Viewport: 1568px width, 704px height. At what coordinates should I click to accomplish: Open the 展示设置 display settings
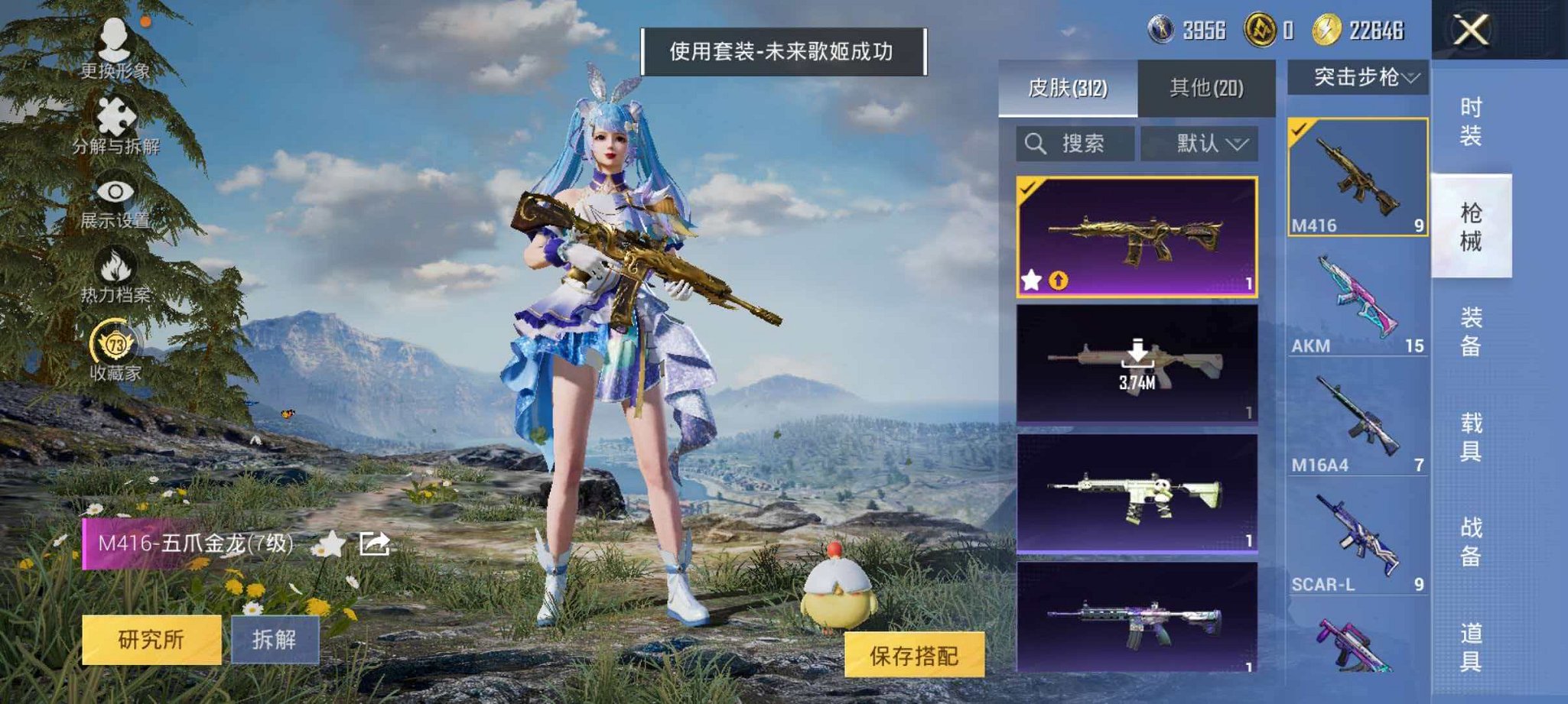[115, 191]
